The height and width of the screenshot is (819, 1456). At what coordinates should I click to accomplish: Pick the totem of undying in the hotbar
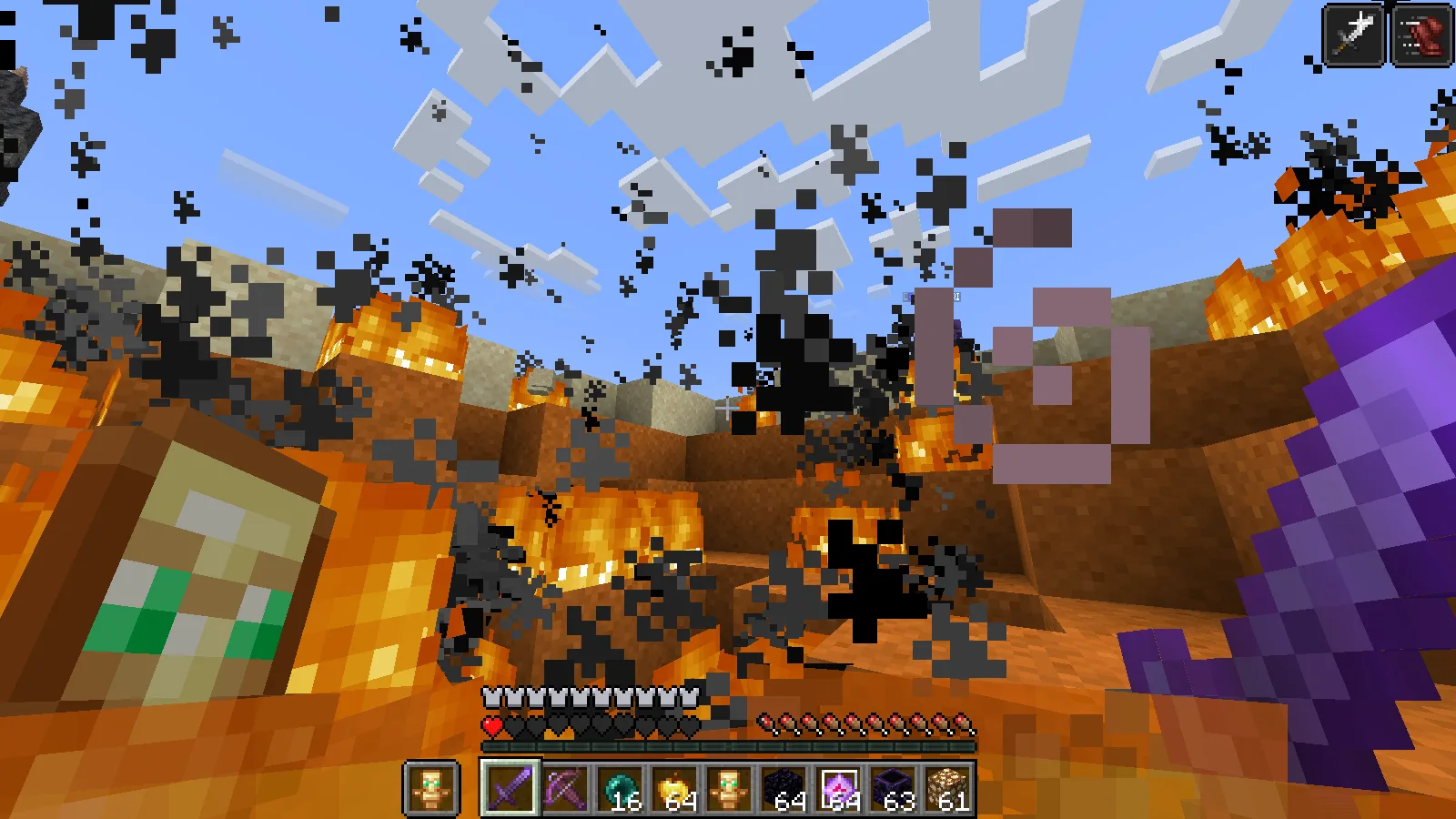tap(728, 788)
